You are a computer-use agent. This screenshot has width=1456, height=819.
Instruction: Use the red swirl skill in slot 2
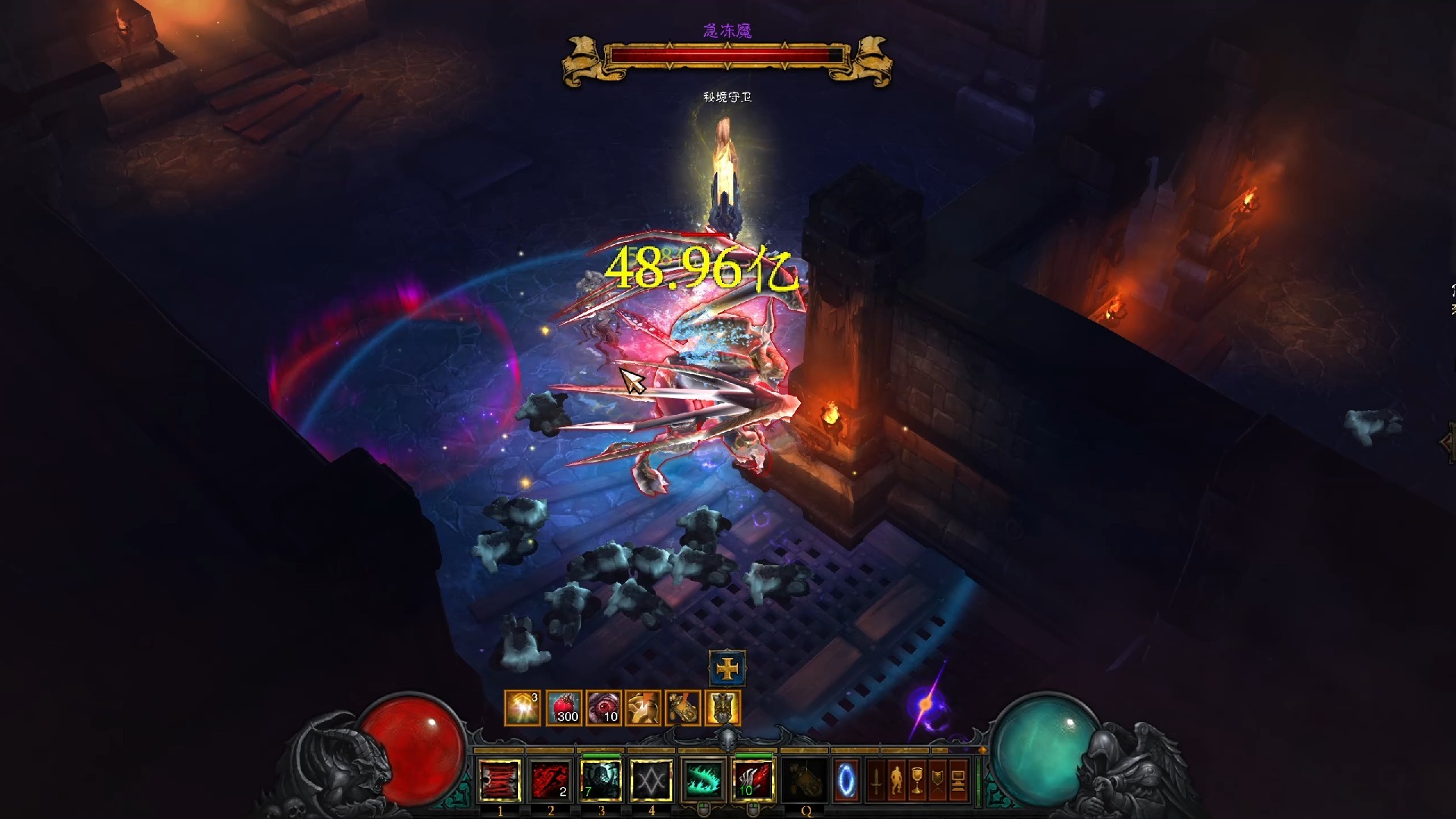click(x=551, y=780)
